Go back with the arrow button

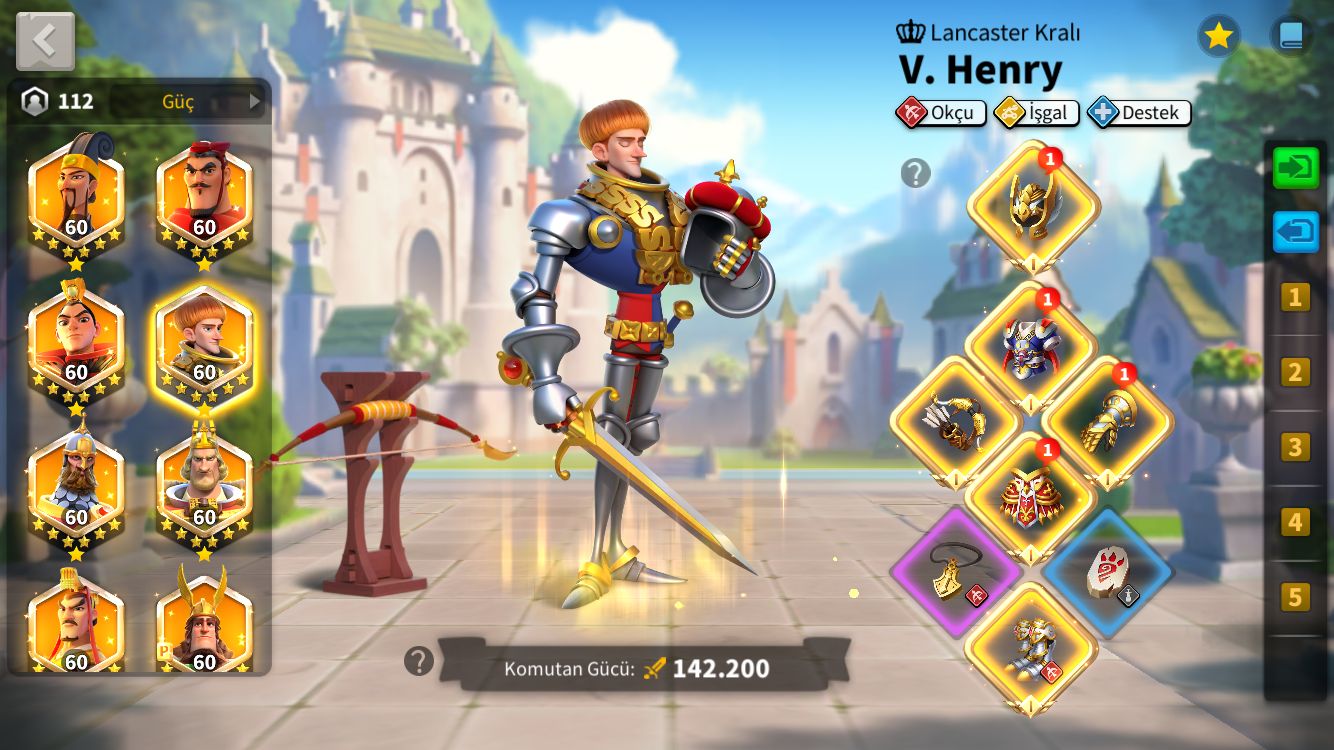point(45,41)
